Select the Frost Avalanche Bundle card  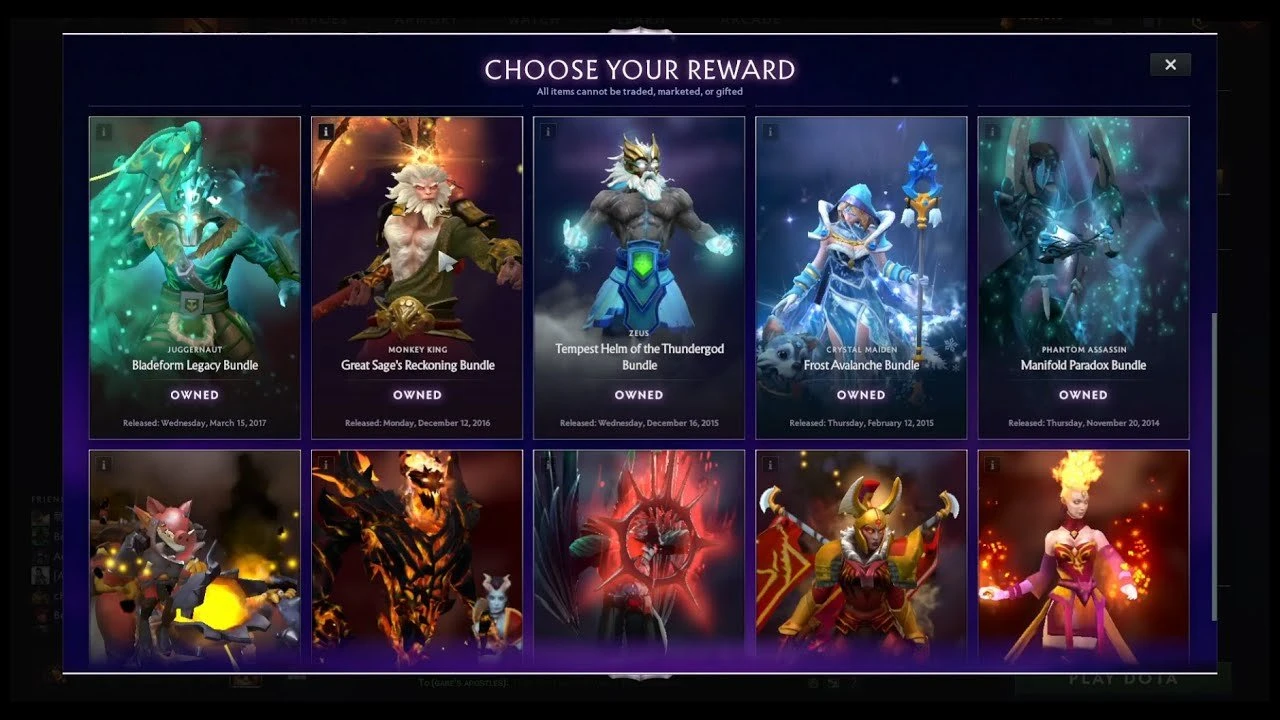(861, 278)
